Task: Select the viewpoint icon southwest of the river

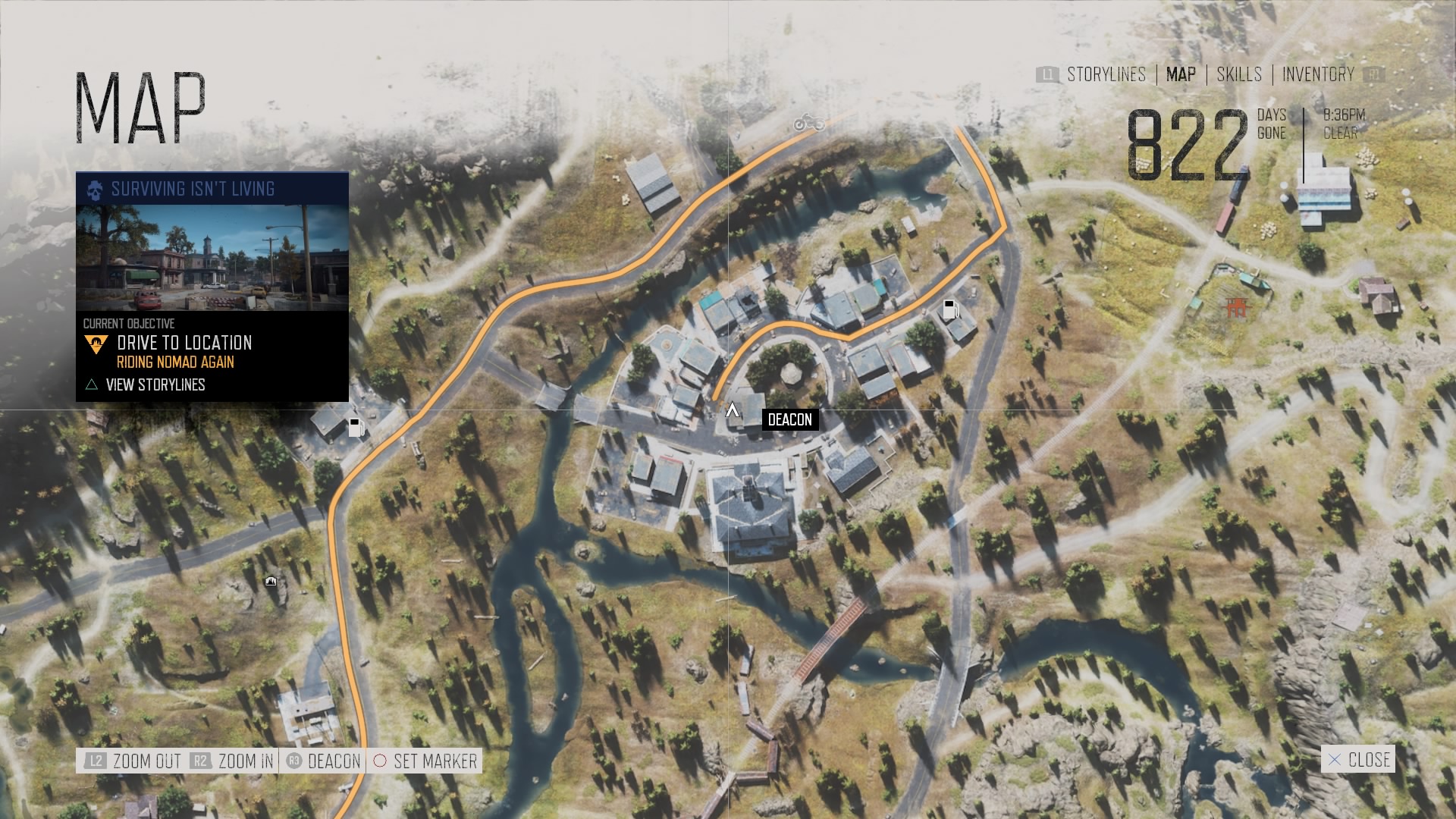Action: coord(269,580)
